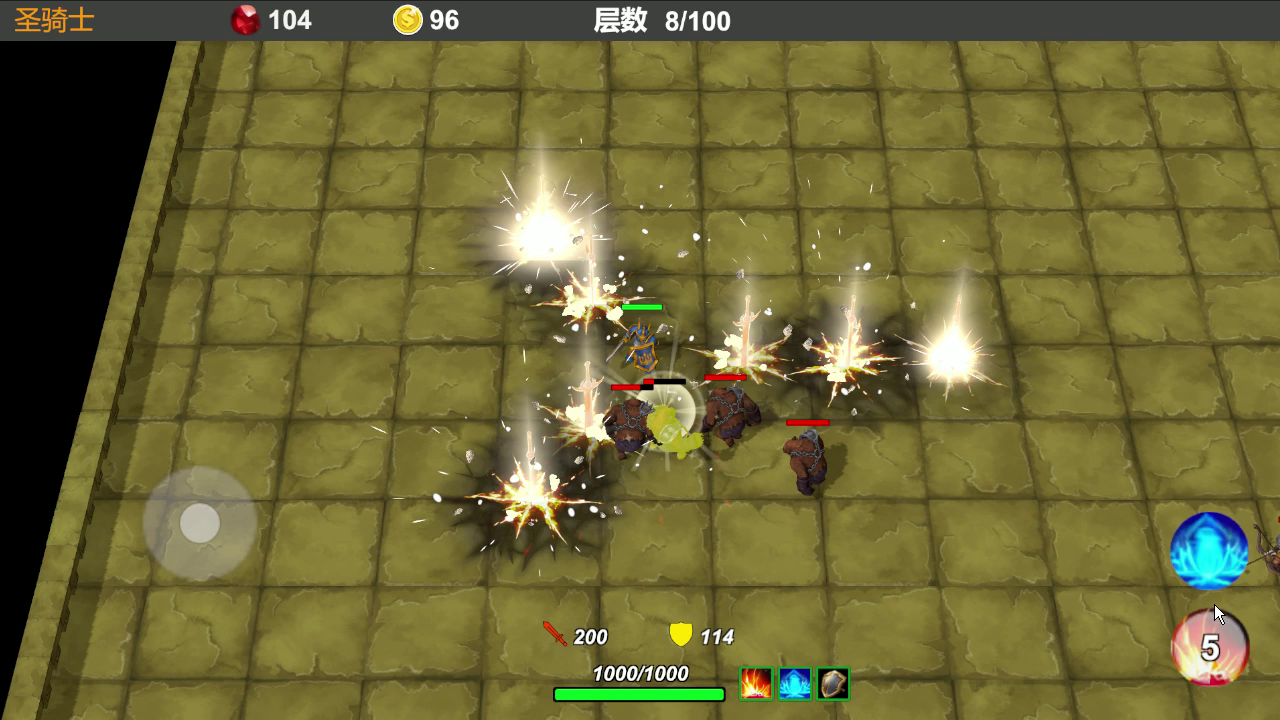This screenshot has height=720, width=1280.
Task: Click the yellow shield defense stat icon
Action: [x=682, y=636]
